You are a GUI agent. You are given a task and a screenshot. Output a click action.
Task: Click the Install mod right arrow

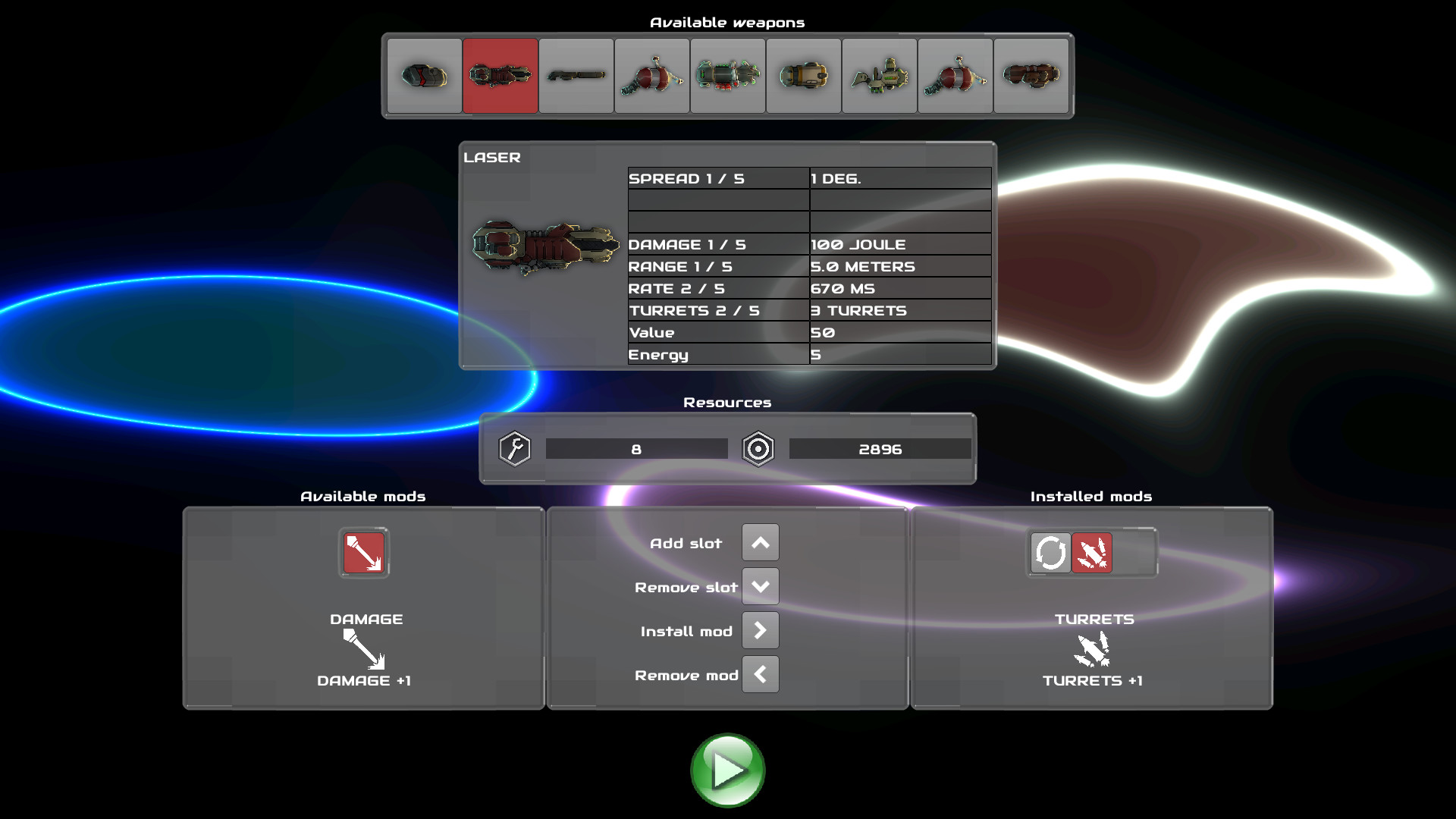click(x=760, y=629)
